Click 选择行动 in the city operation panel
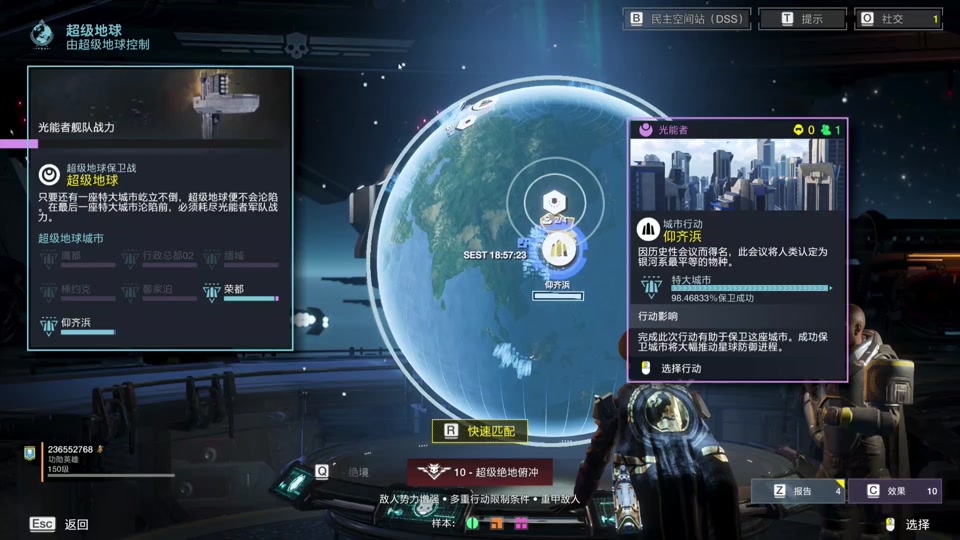Image resolution: width=960 pixels, height=540 pixels. click(680, 368)
